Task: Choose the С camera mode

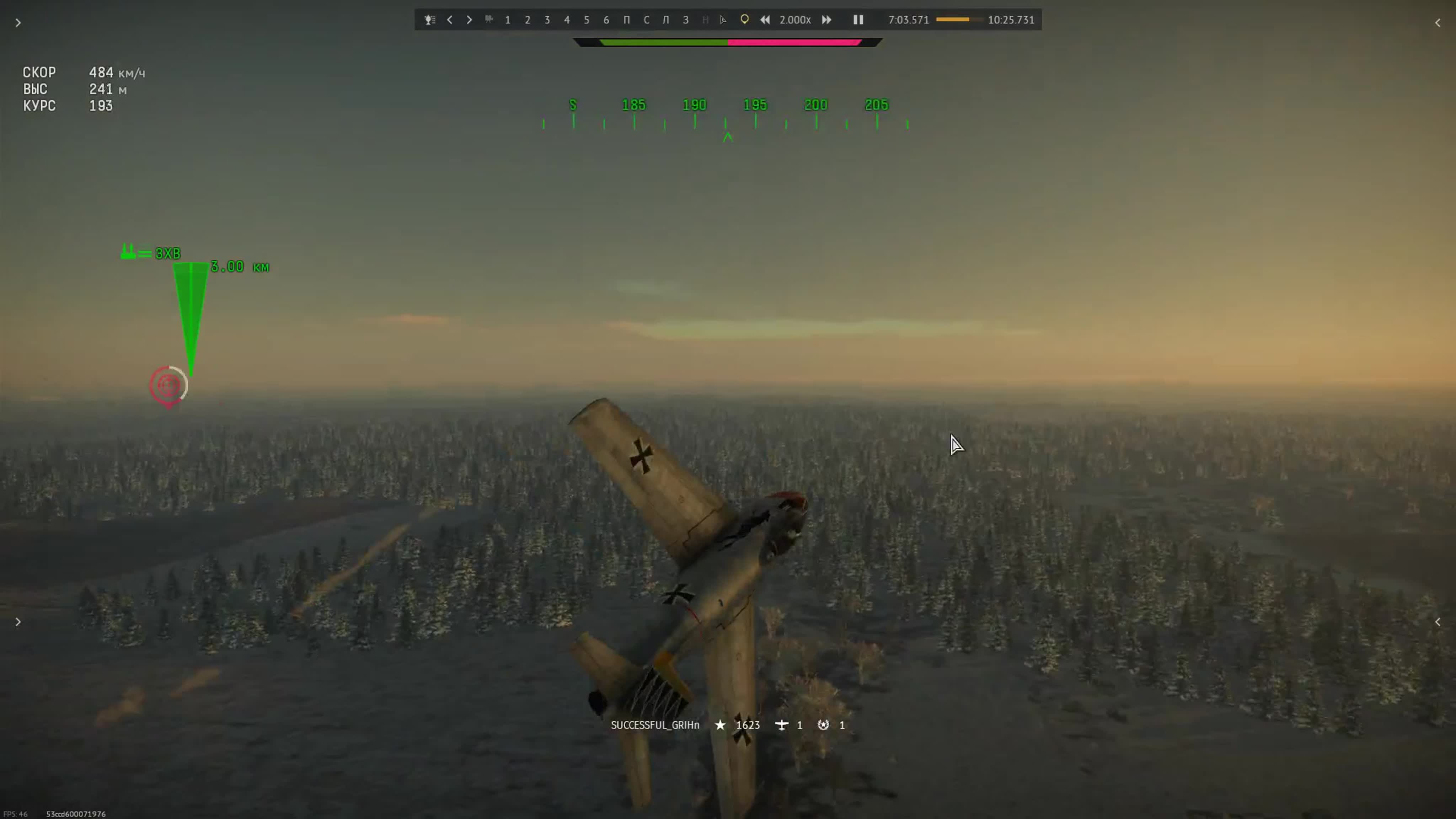Action: click(647, 20)
